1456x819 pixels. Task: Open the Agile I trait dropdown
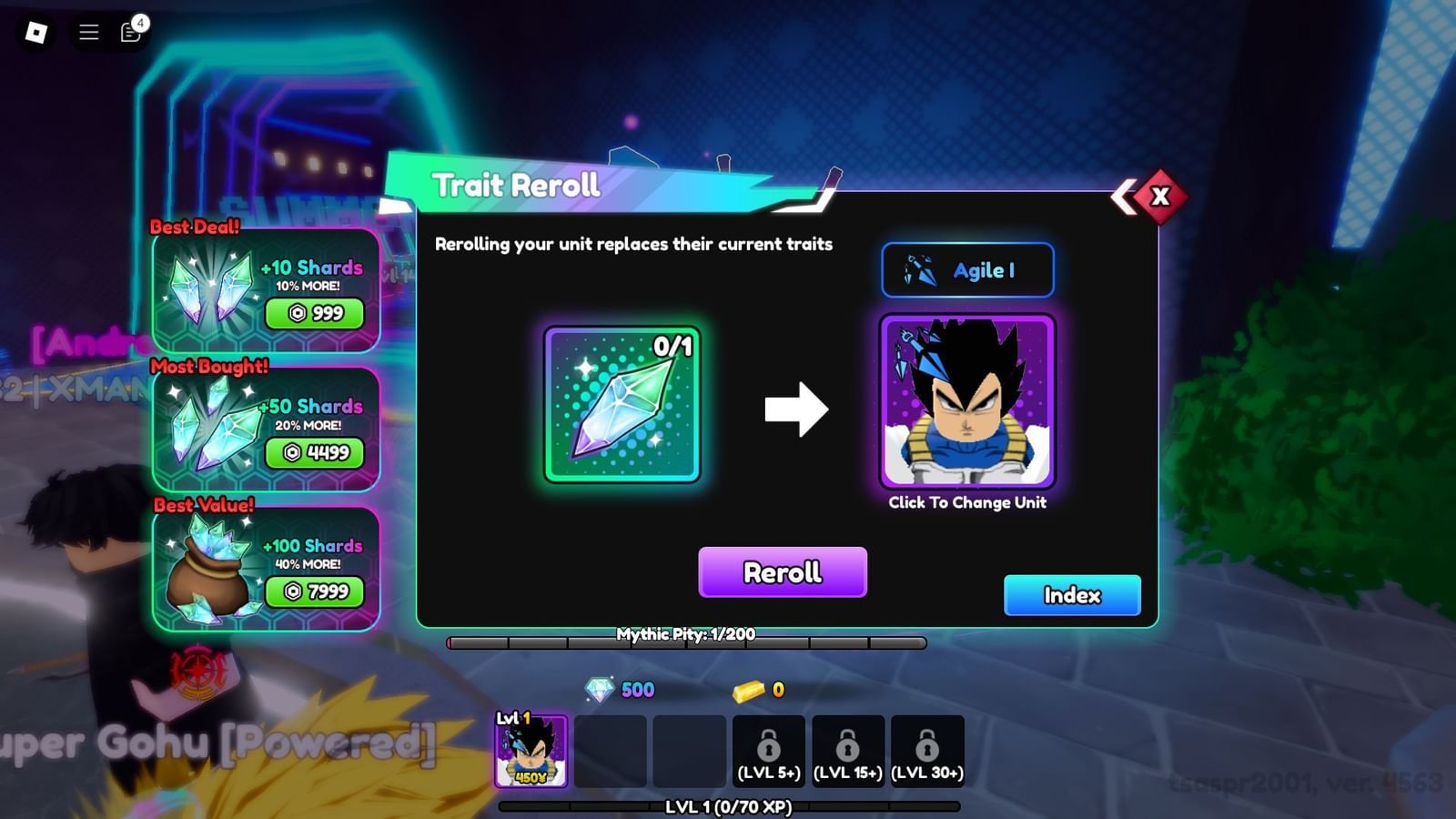point(967,269)
